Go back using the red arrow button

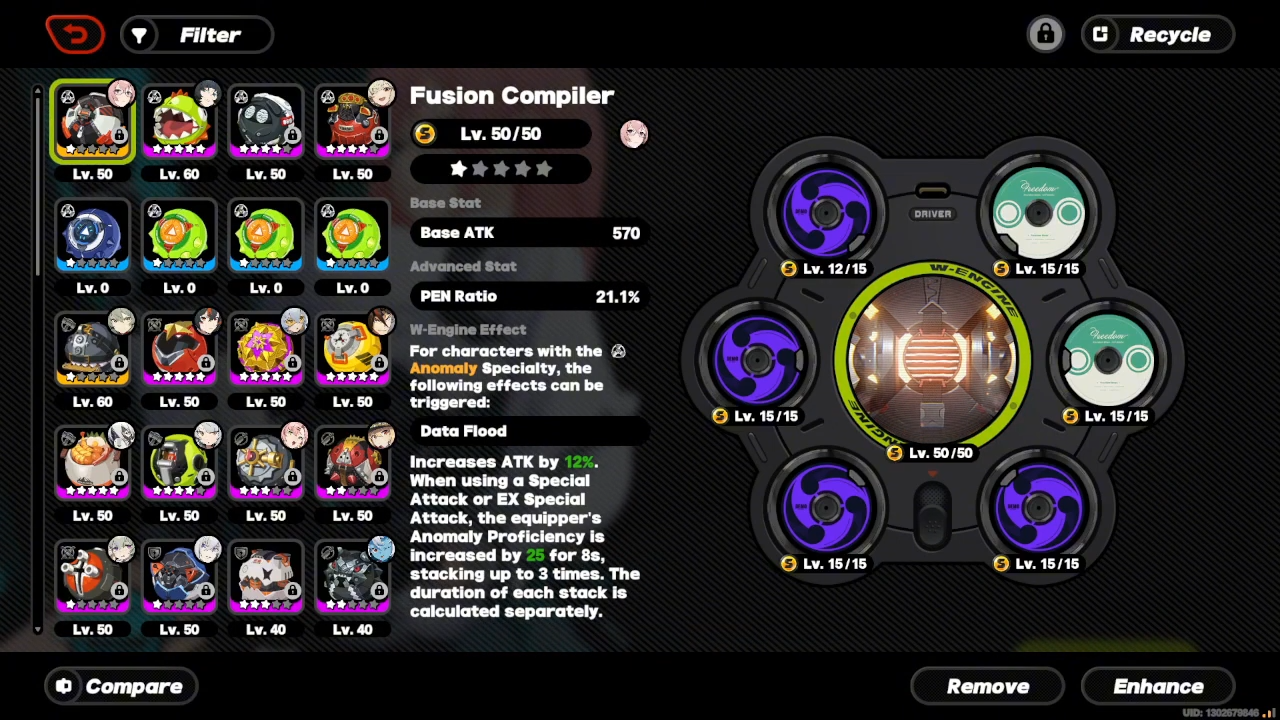tap(75, 35)
